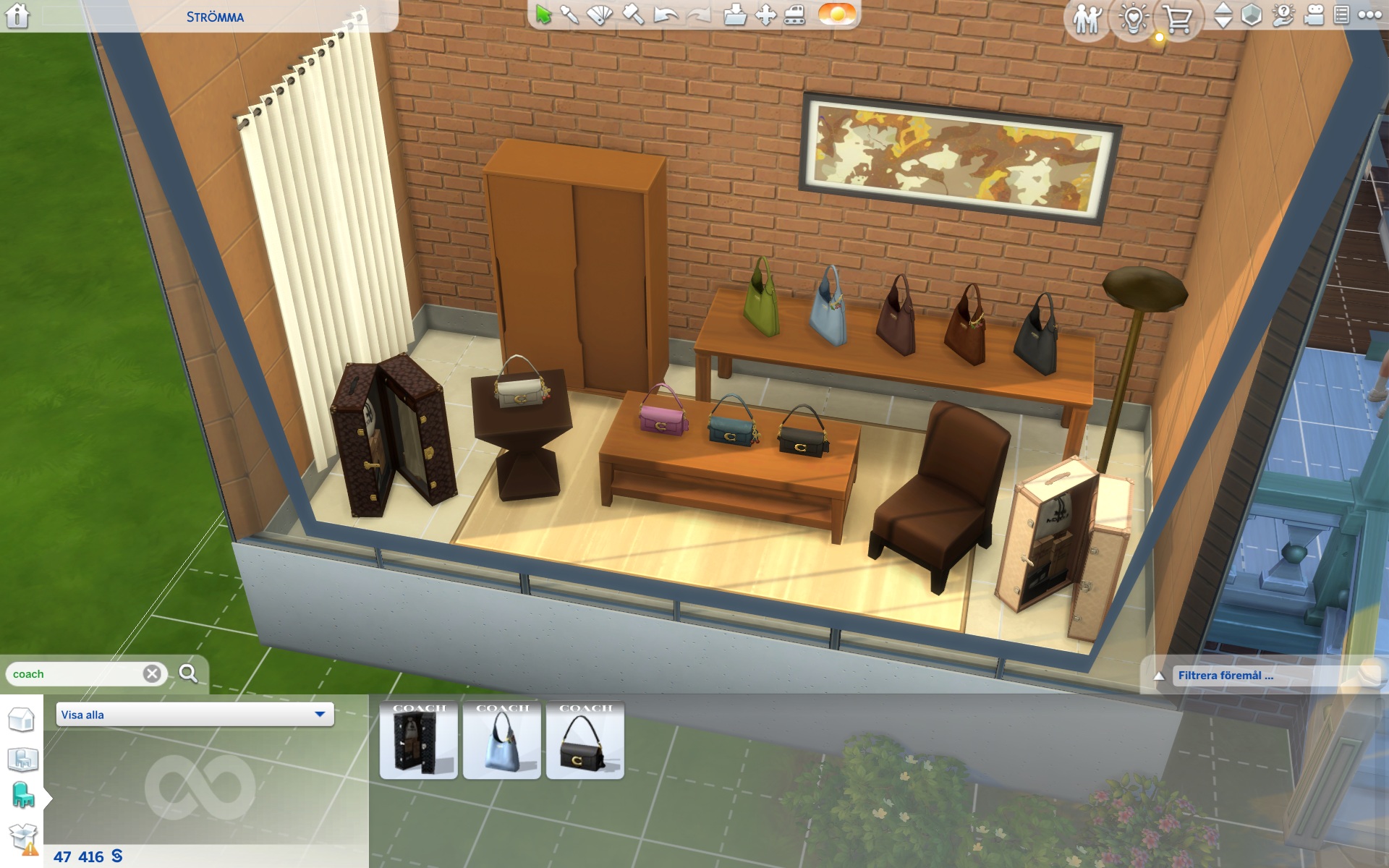Save the lot to library folder
This screenshot has width=1389, height=868.
pos(734,14)
